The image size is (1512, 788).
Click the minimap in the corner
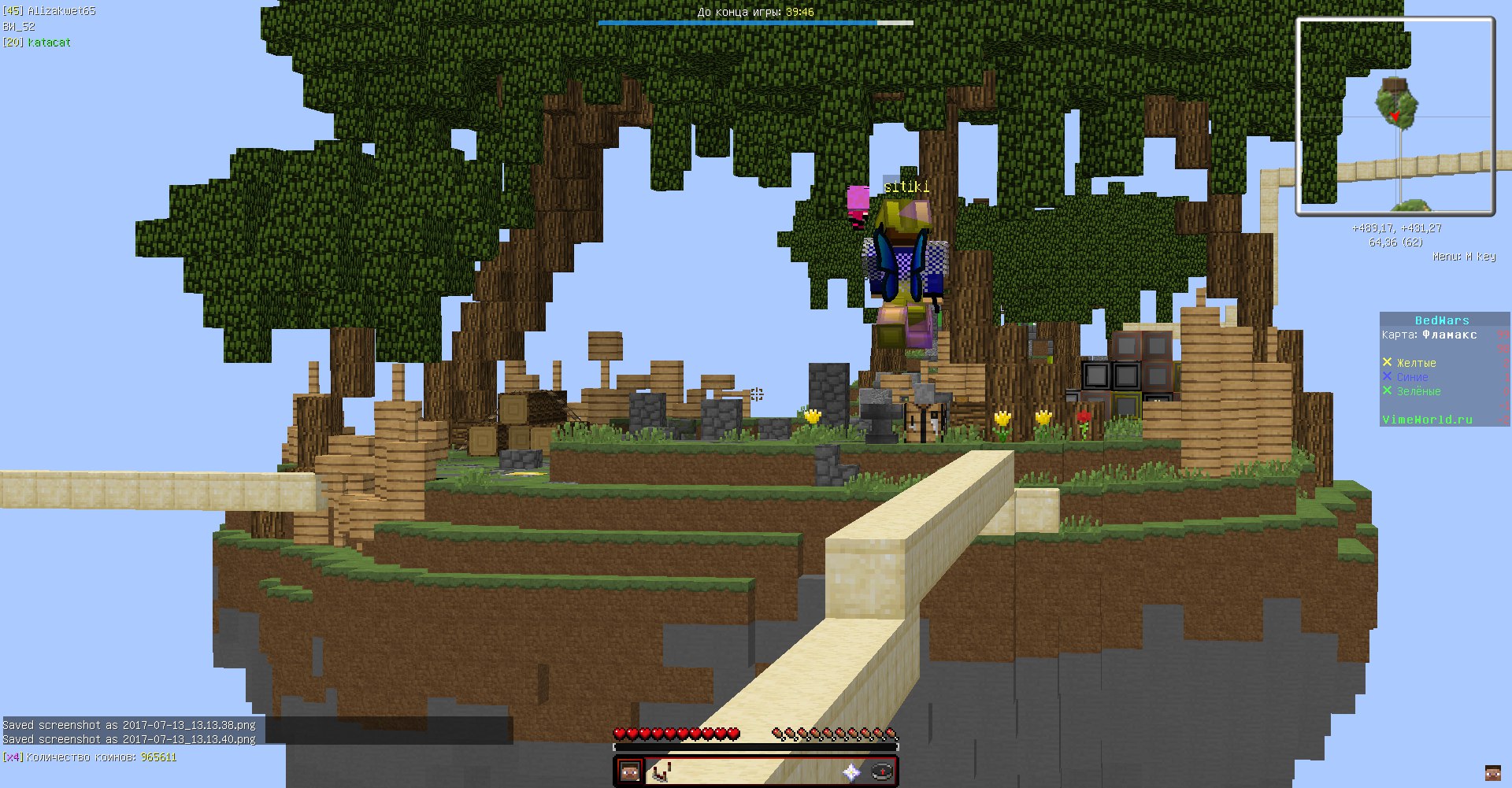click(1395, 117)
